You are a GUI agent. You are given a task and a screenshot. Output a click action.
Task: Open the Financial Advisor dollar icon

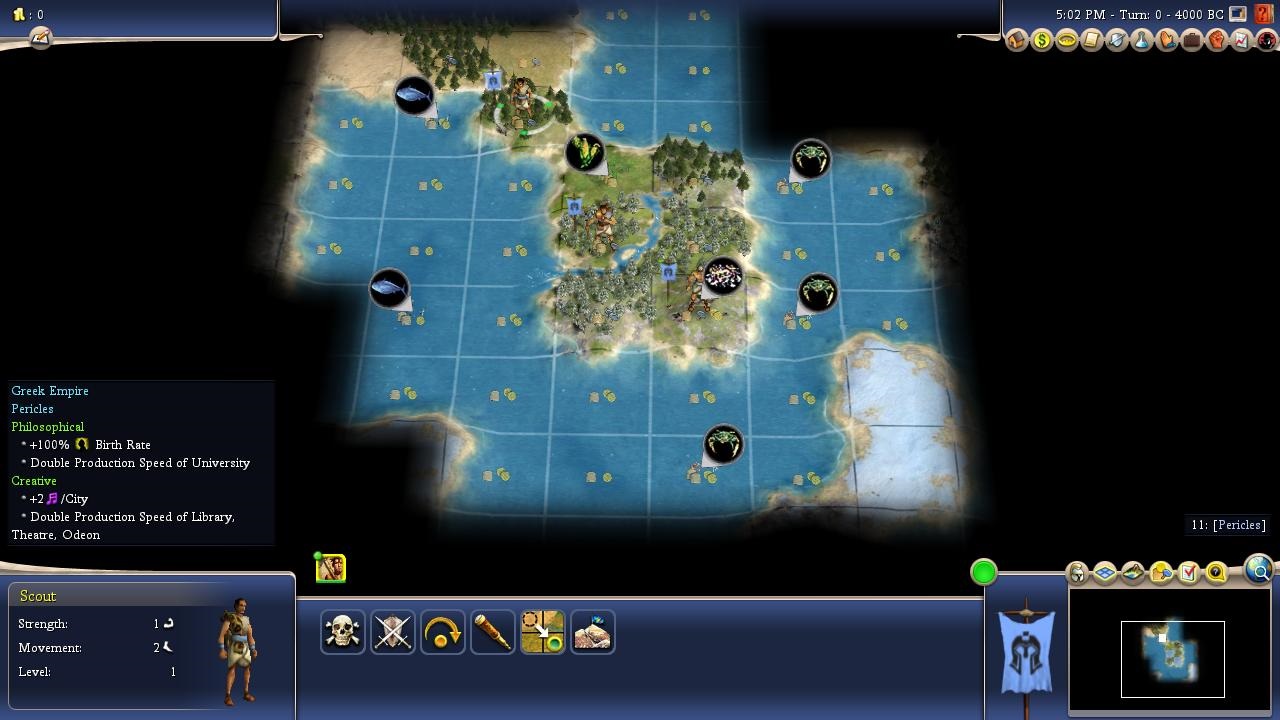[x=1042, y=41]
